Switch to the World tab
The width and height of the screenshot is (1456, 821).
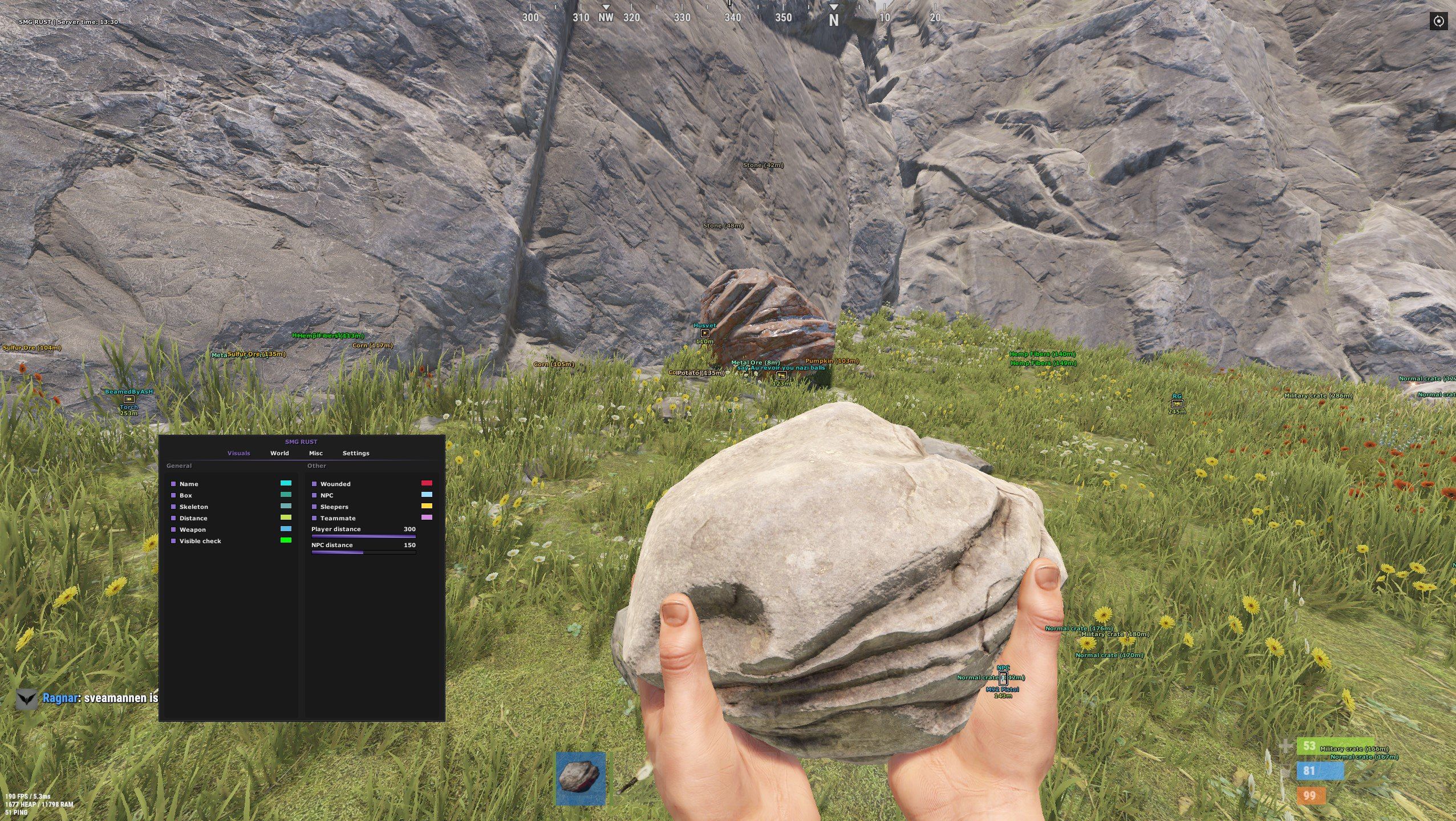[279, 453]
